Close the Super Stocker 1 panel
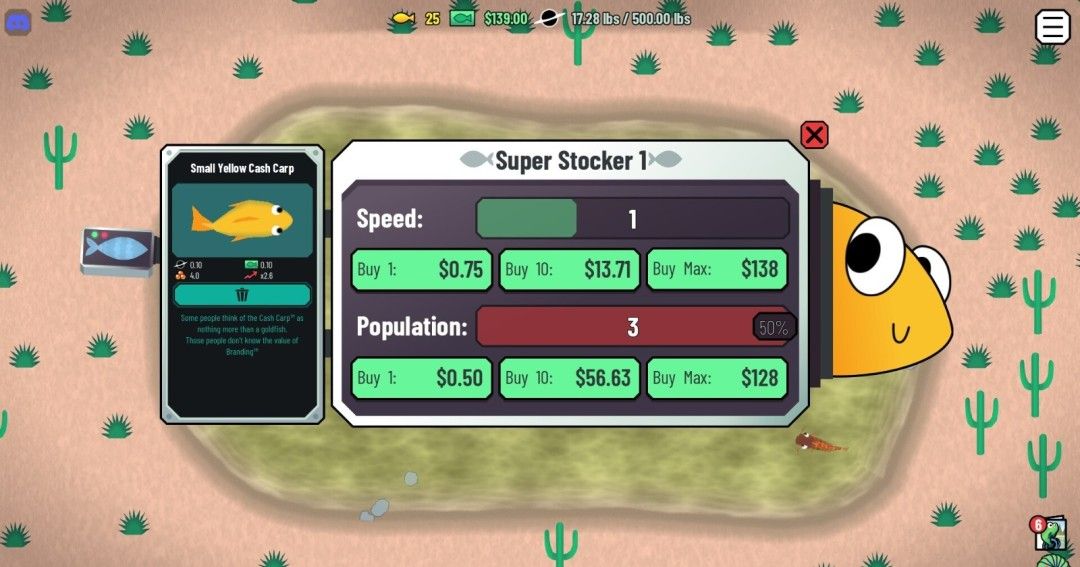 tap(814, 135)
